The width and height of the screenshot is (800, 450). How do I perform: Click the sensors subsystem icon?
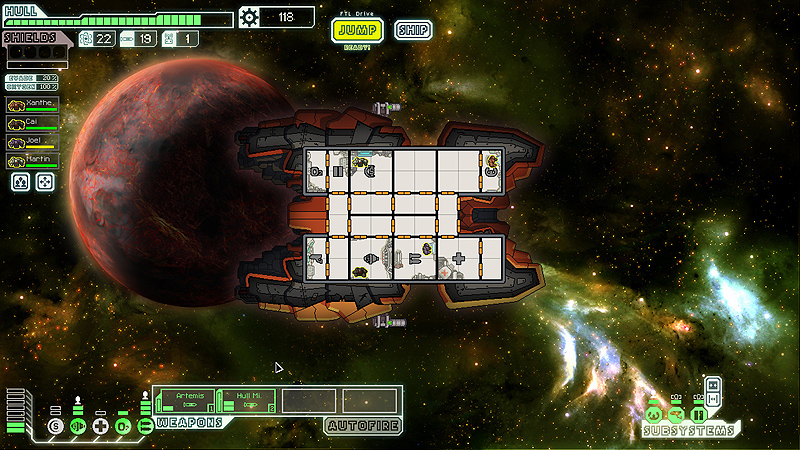pos(676,414)
